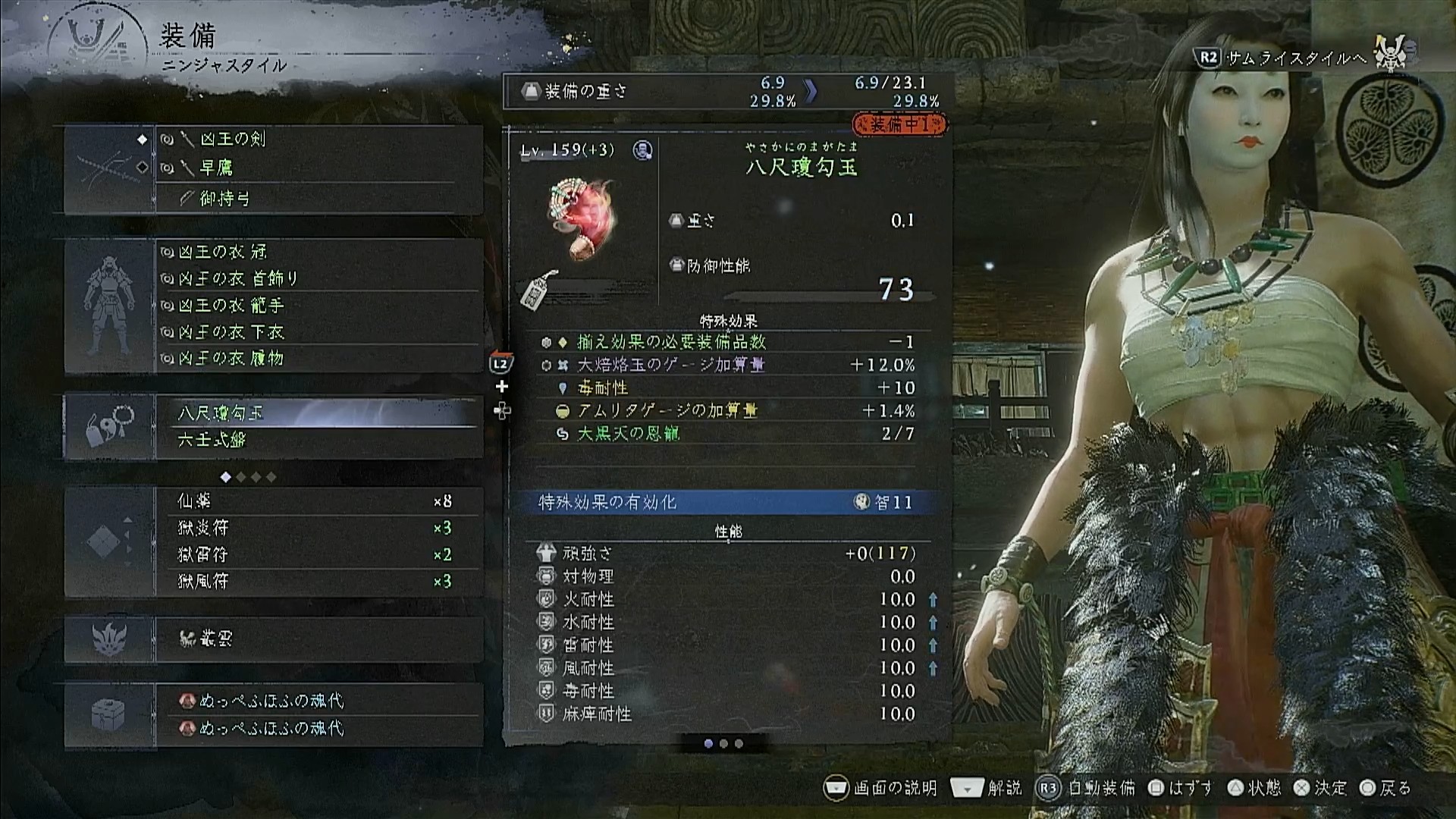Select the 獄雷符 talisman slot

click(x=318, y=554)
